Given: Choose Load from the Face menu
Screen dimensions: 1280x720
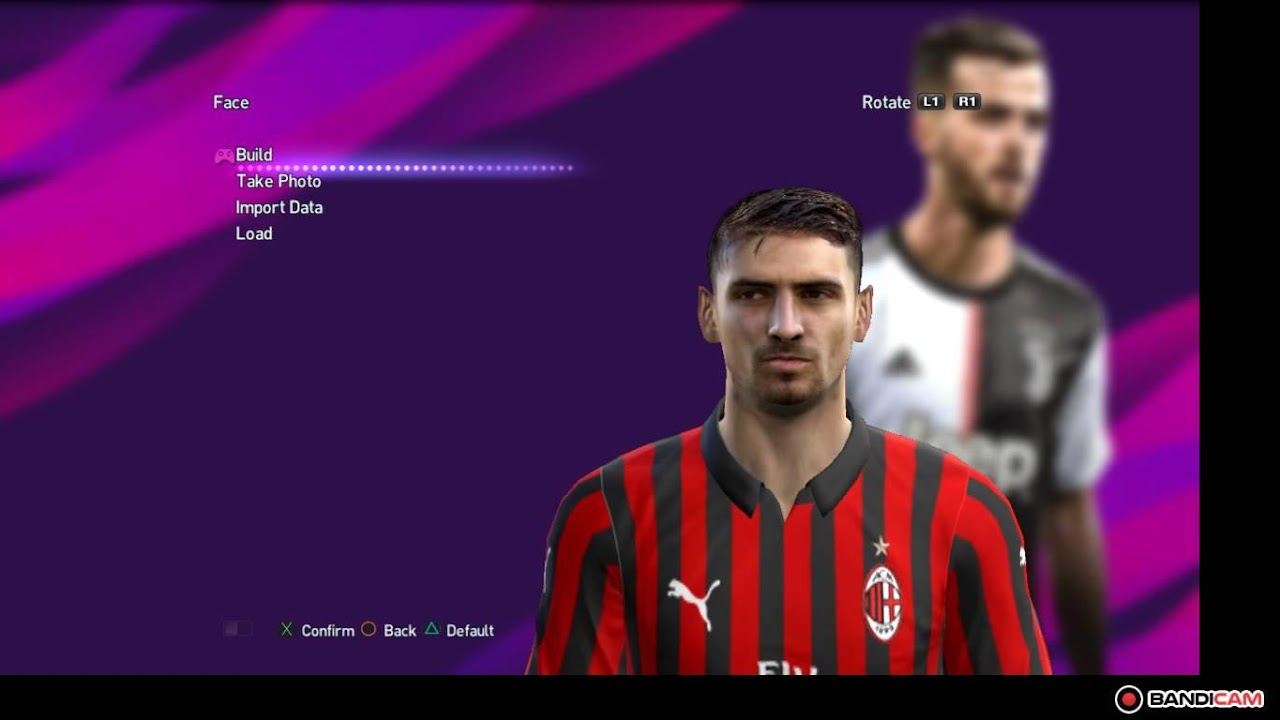Looking at the screenshot, I should (252, 233).
